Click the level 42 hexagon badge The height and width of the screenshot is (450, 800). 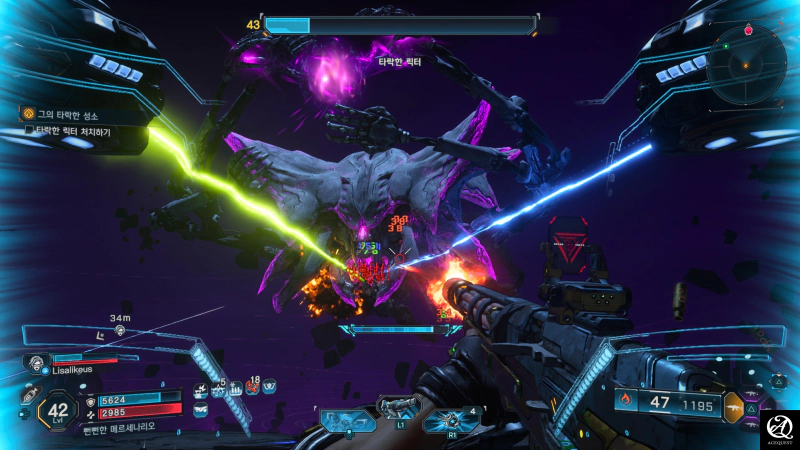pos(57,409)
